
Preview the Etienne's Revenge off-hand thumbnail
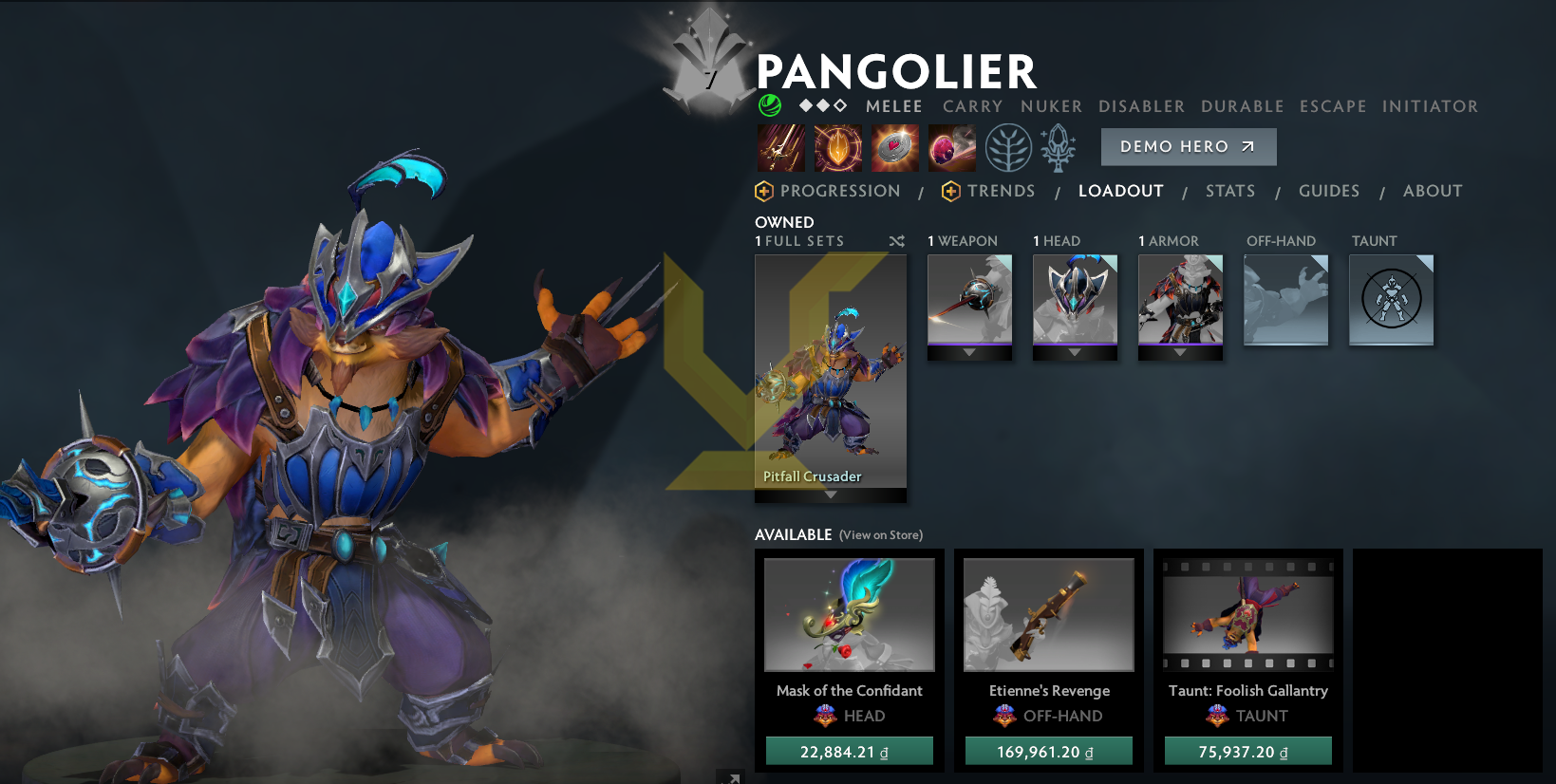pos(1048,614)
